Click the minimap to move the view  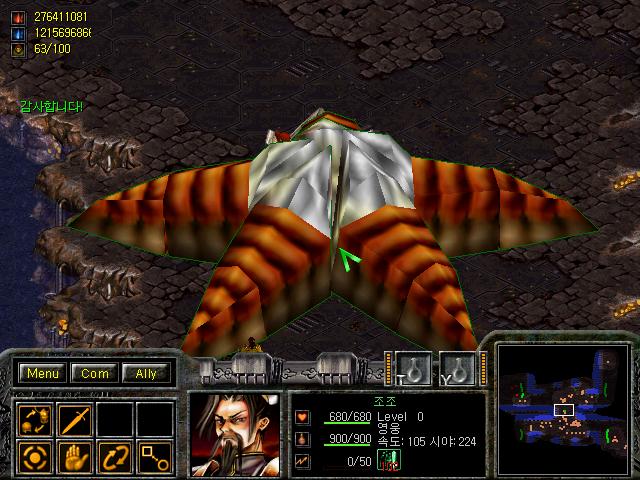tap(563, 408)
